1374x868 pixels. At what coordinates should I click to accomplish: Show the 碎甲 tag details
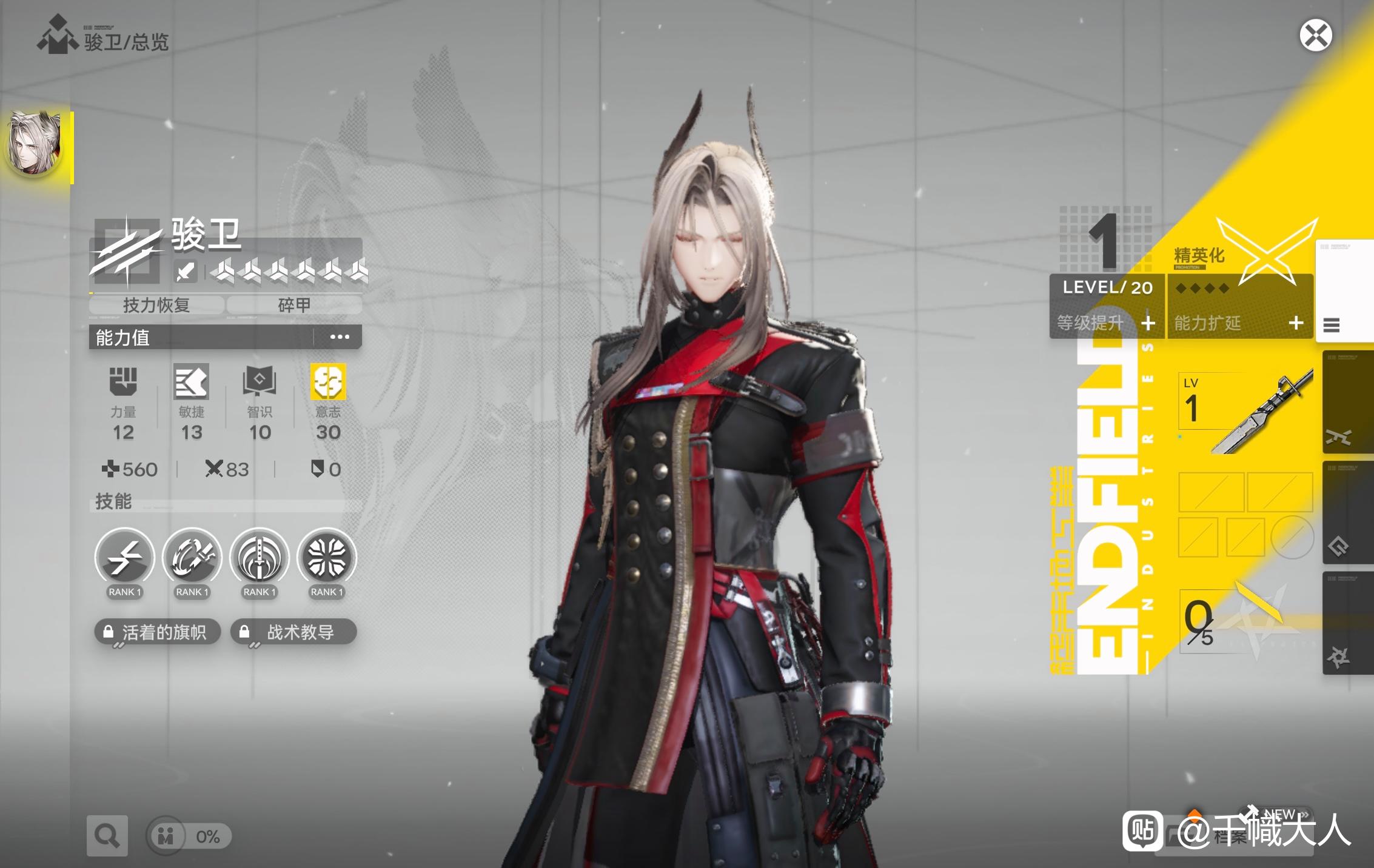[x=294, y=305]
